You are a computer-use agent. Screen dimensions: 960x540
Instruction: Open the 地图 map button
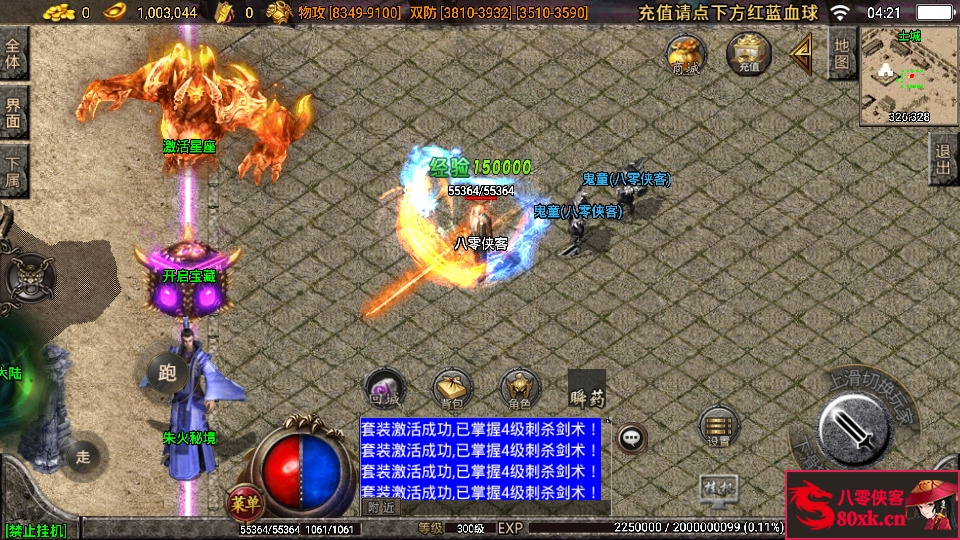tap(842, 54)
